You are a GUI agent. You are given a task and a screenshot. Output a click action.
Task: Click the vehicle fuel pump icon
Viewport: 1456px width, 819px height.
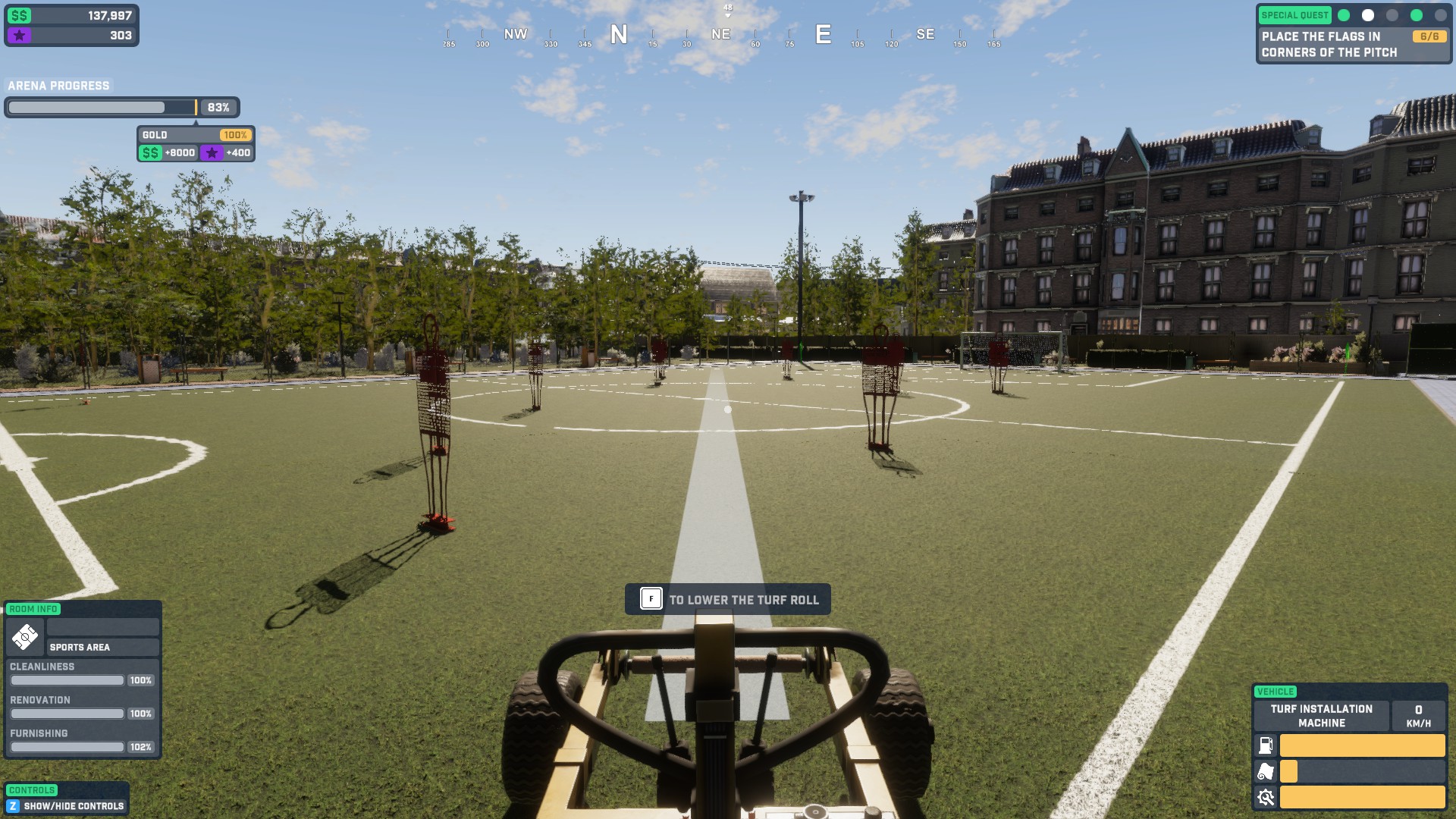pyautogui.click(x=1266, y=745)
